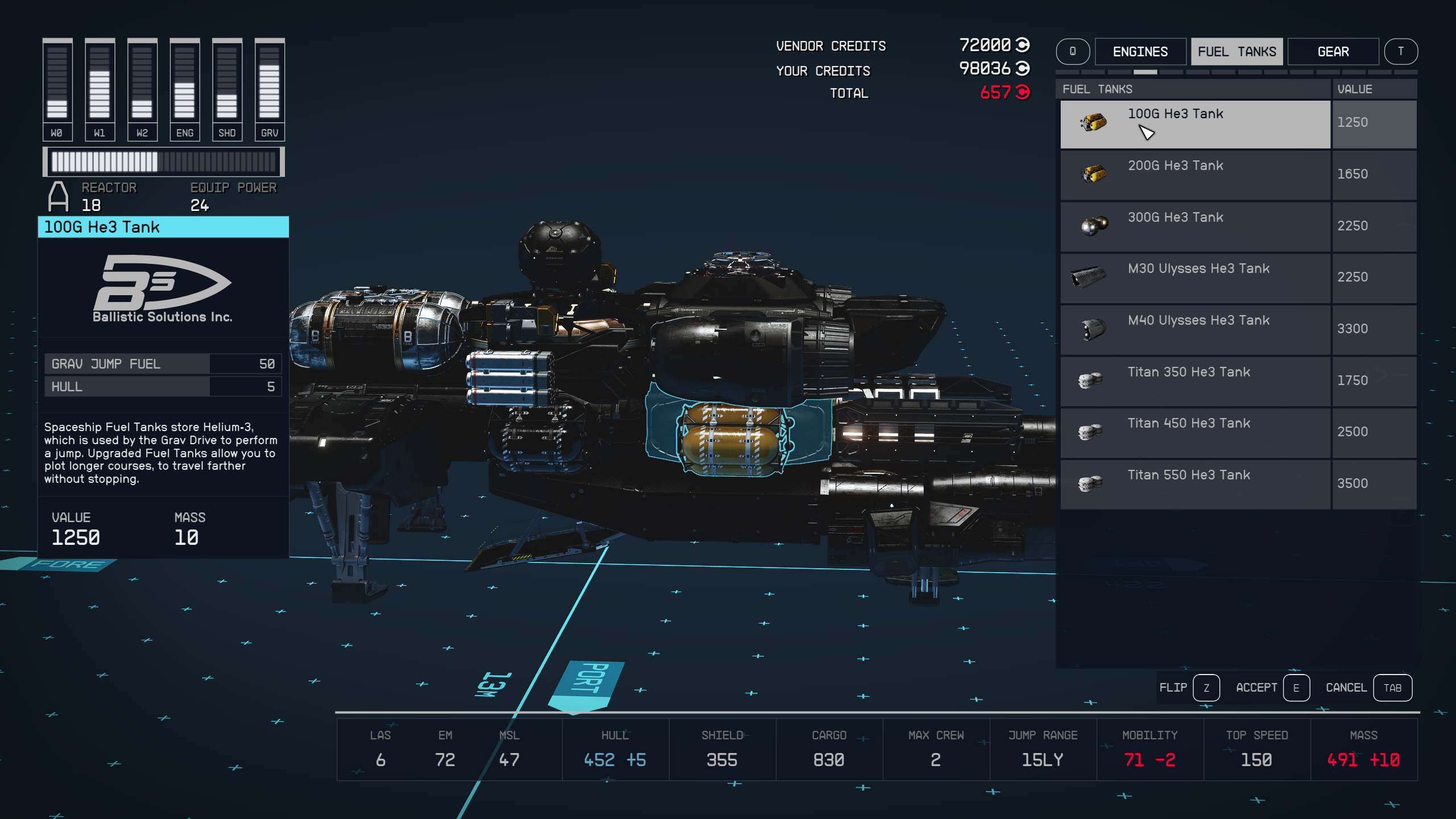
Task: Click the Q previous-category button
Action: (1073, 51)
